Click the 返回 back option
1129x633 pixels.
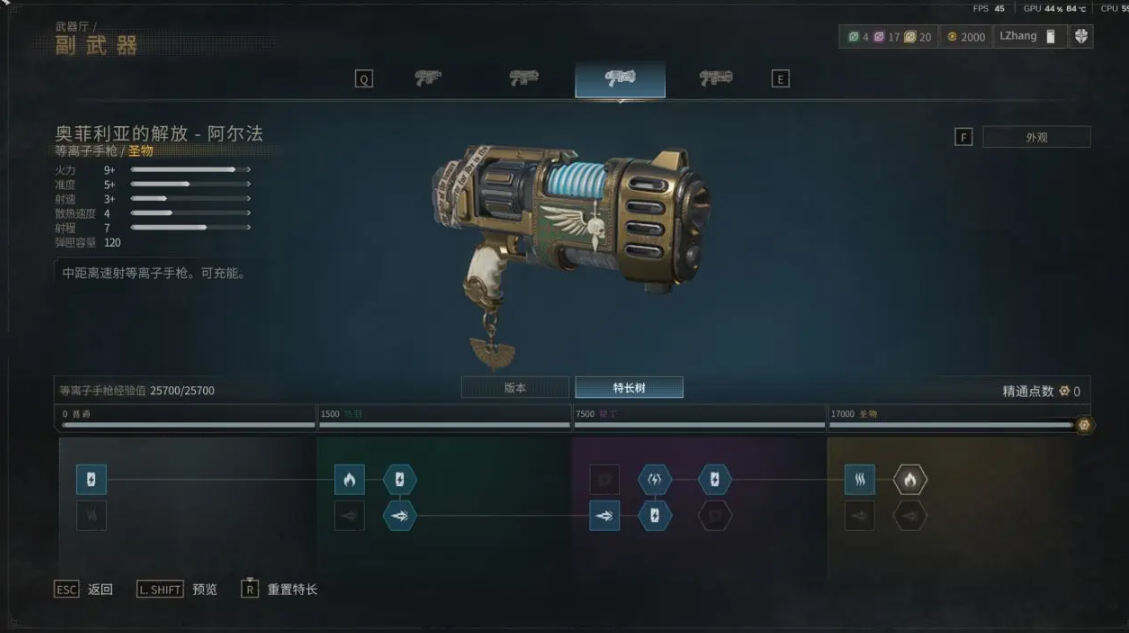[x=84, y=589]
